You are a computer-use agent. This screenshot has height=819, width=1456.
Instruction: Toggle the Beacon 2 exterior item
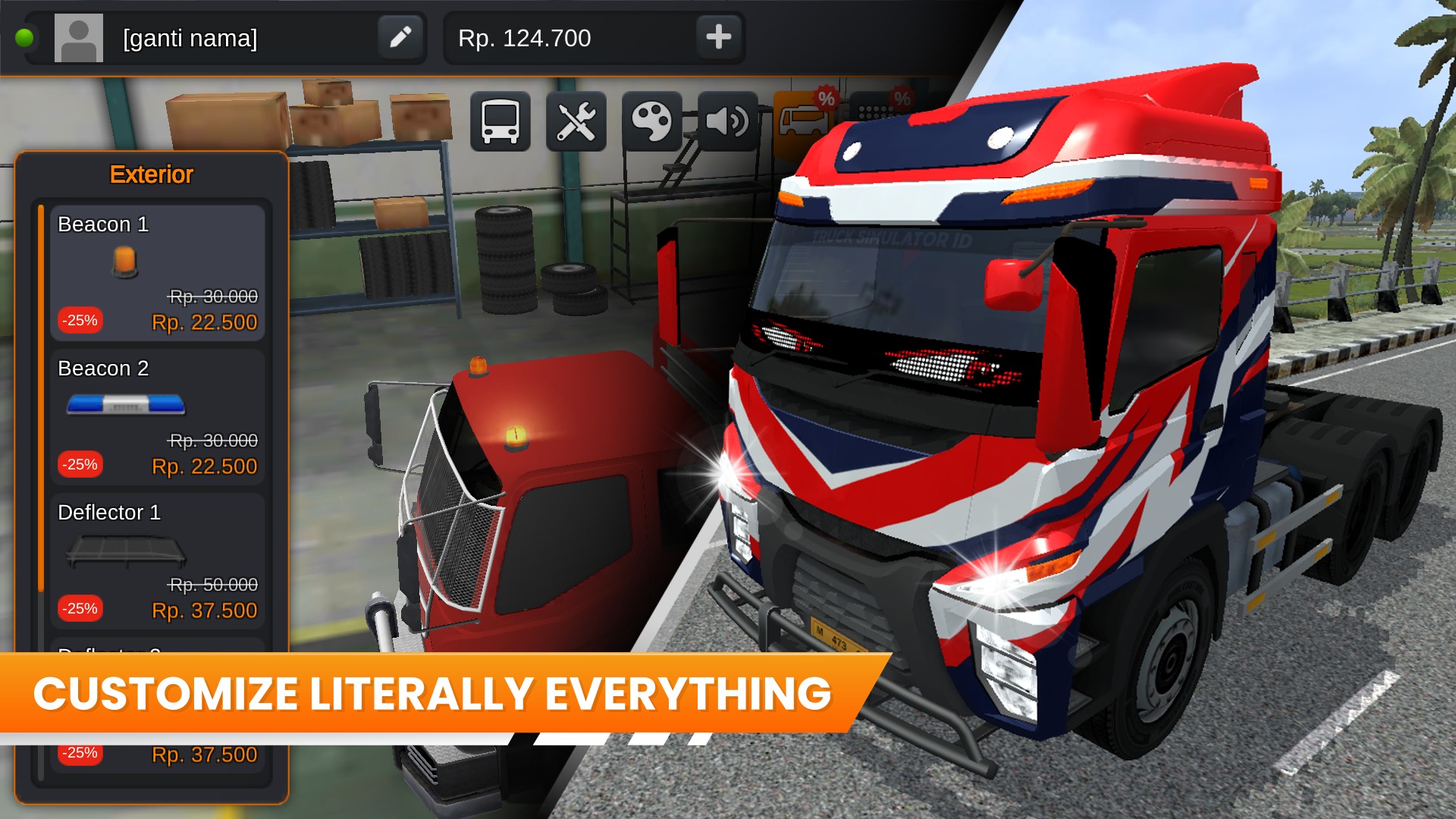click(157, 416)
